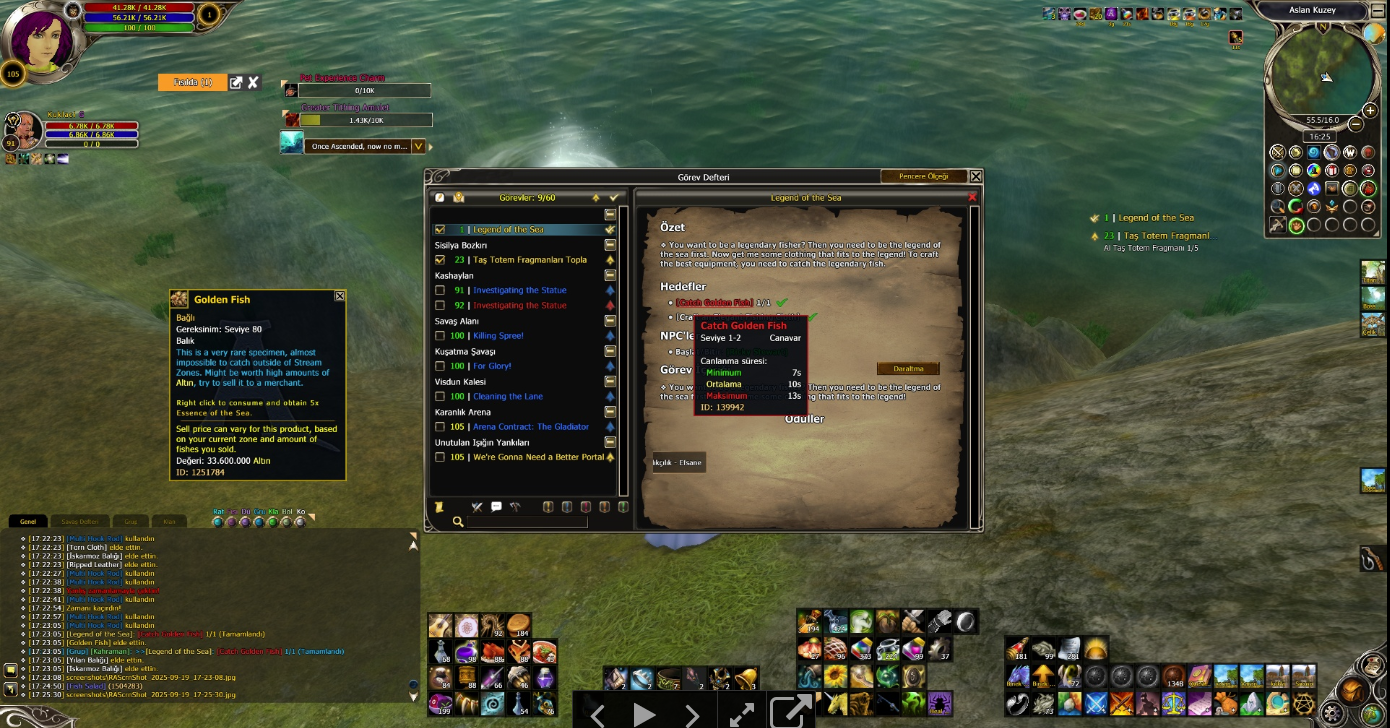Click the Pencere Ölçeği button
The image size is (1390, 728).
[x=924, y=177]
